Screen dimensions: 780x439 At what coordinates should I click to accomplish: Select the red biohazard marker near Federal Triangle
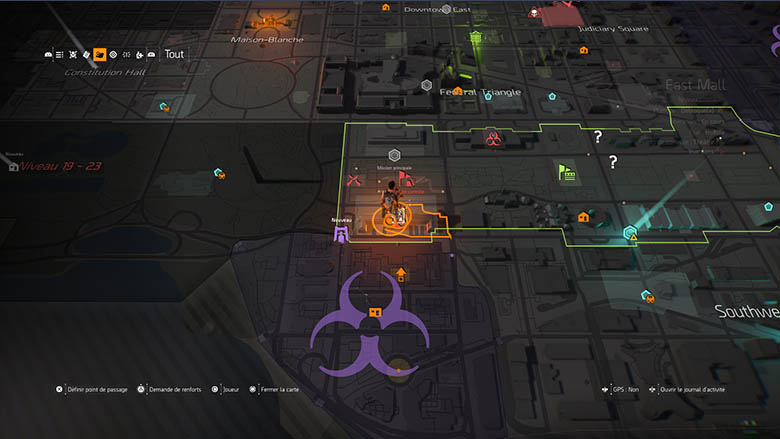tap(493, 137)
